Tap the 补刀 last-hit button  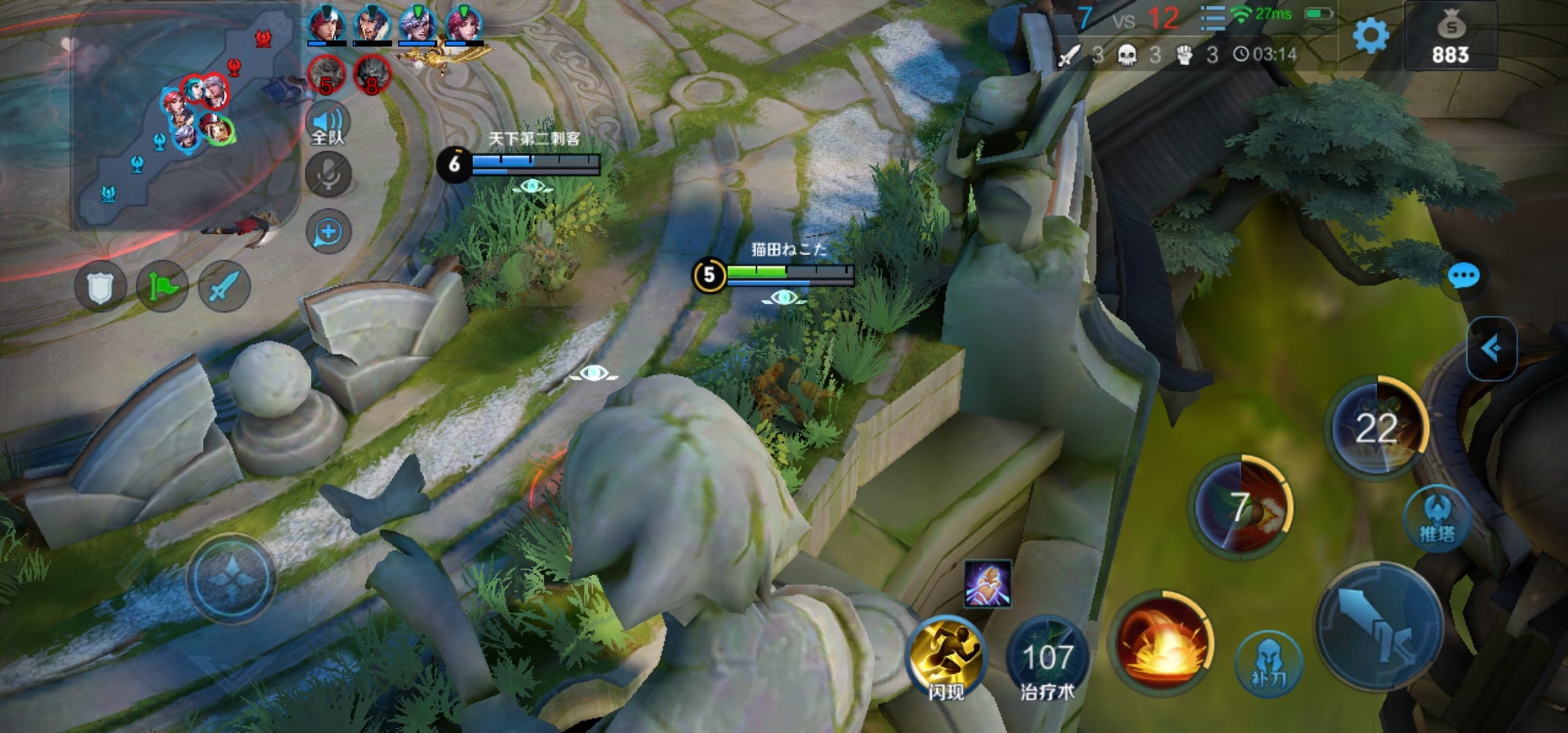coord(1268,664)
